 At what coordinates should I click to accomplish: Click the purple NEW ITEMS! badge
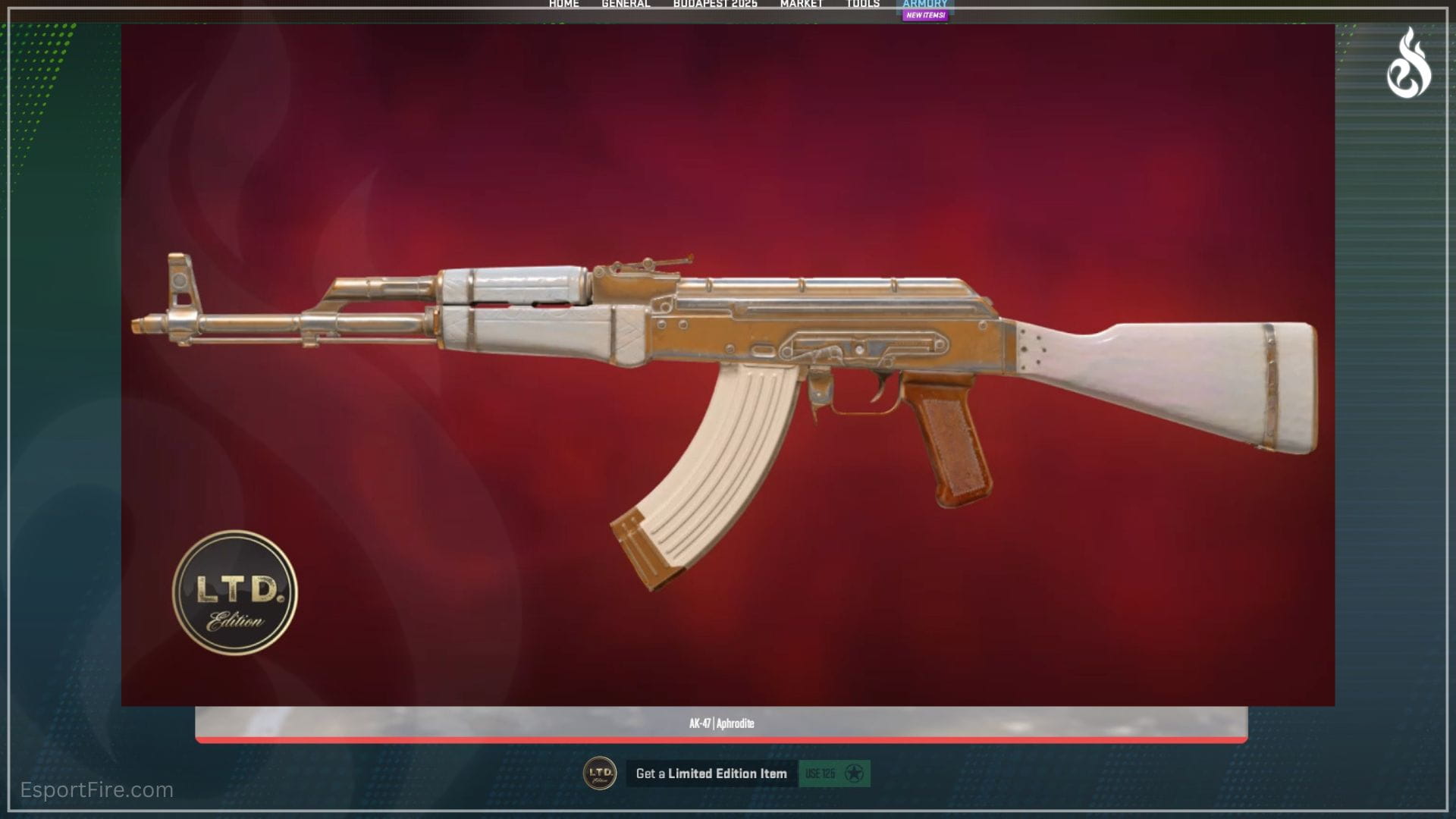coord(925,14)
